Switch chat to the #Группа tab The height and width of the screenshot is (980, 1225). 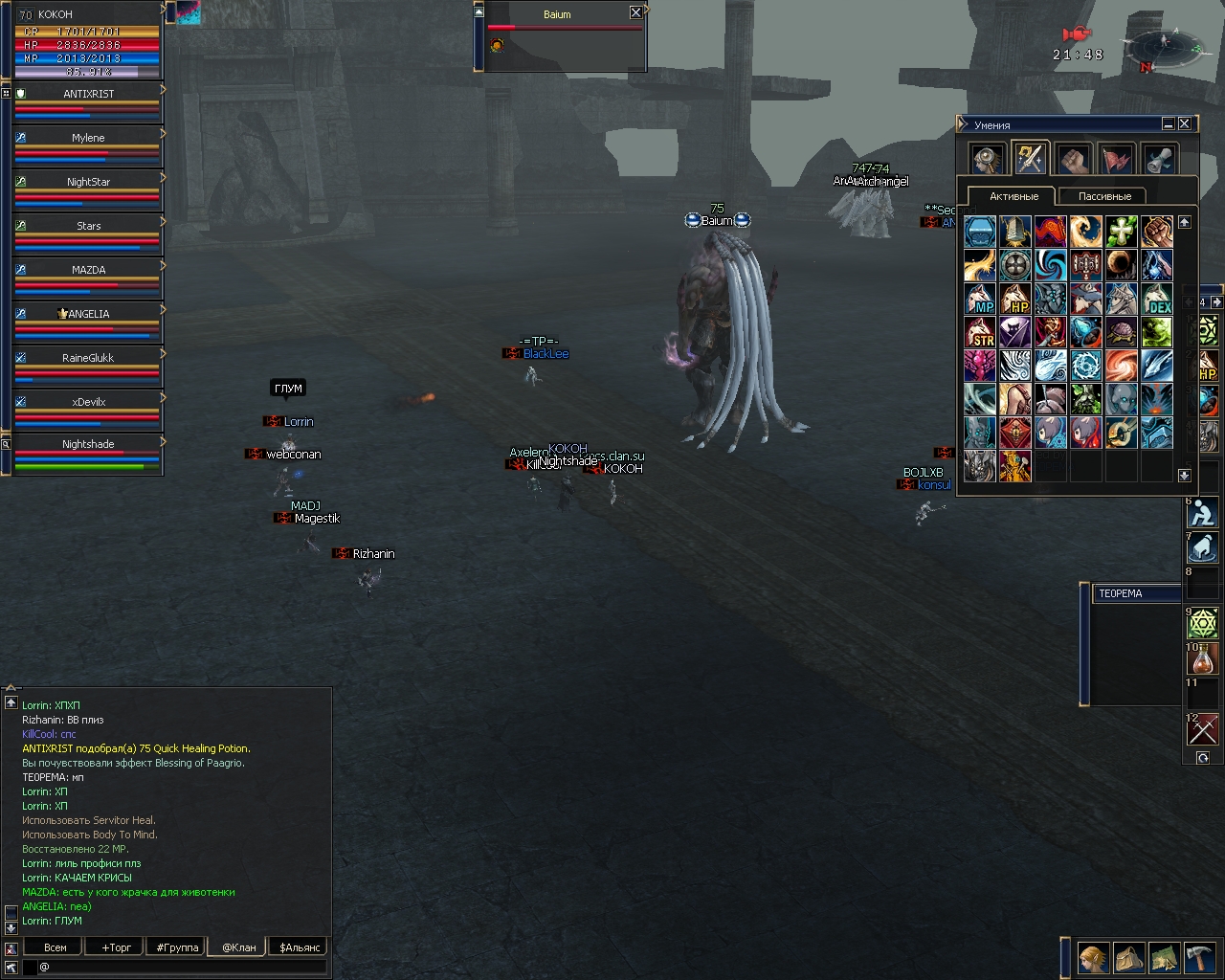177,947
